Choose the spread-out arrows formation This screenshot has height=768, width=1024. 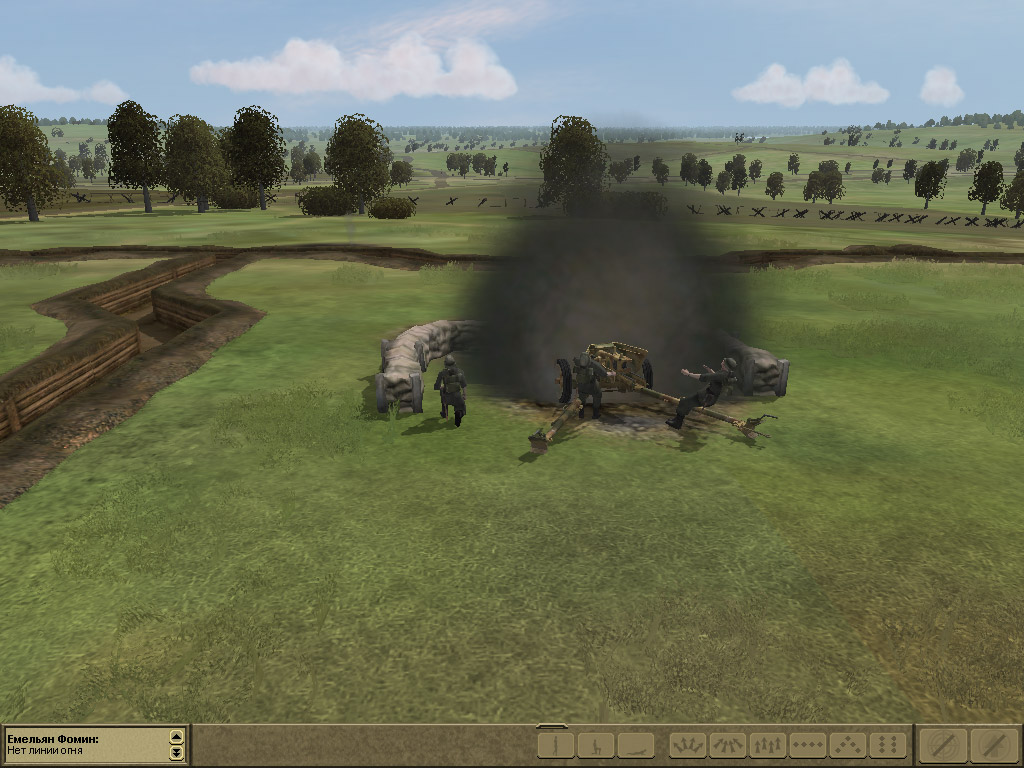coord(687,745)
